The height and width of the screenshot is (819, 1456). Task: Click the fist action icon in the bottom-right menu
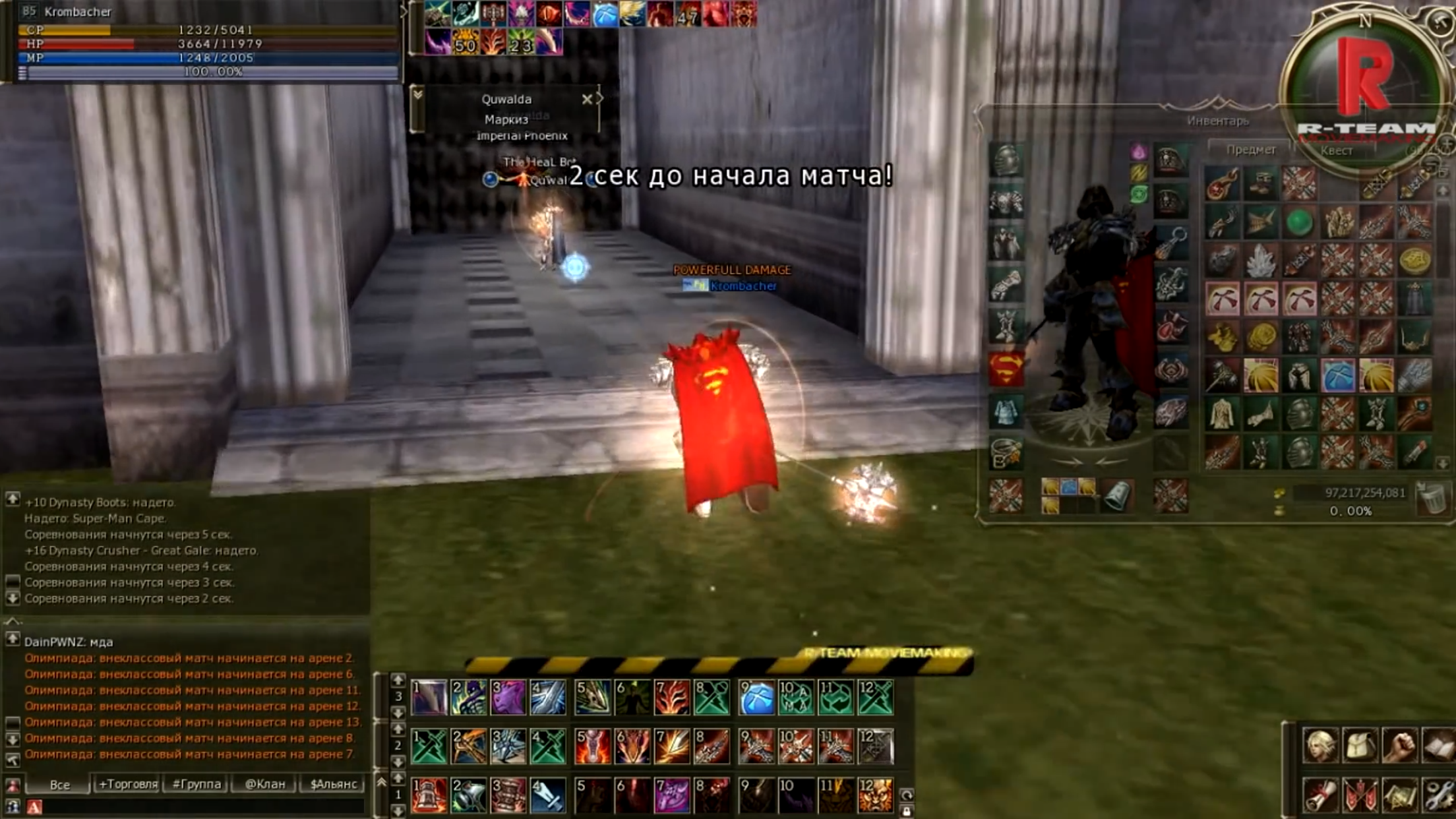1401,744
